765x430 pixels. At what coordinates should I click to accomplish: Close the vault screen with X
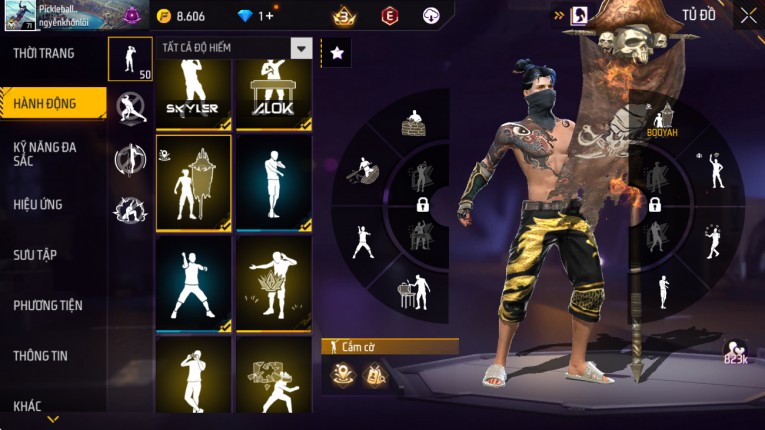coord(748,15)
